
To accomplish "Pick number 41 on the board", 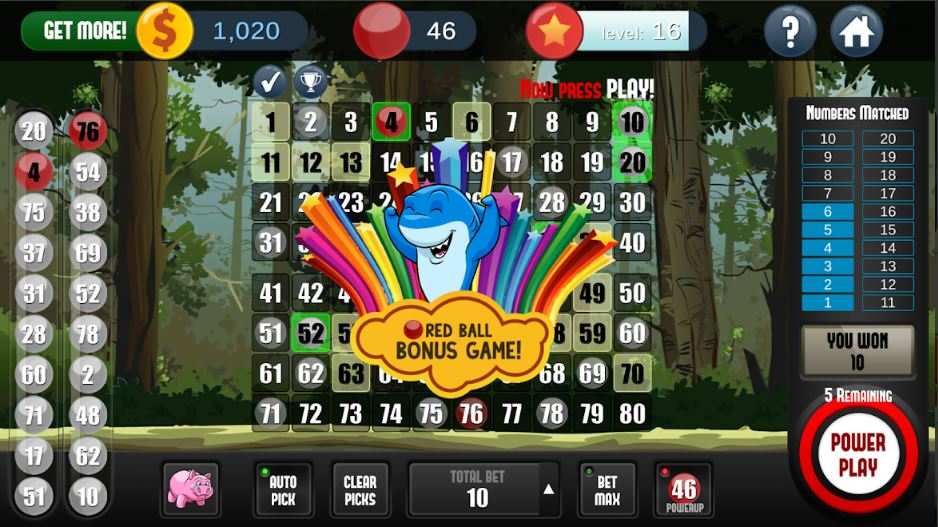I will coord(270,293).
